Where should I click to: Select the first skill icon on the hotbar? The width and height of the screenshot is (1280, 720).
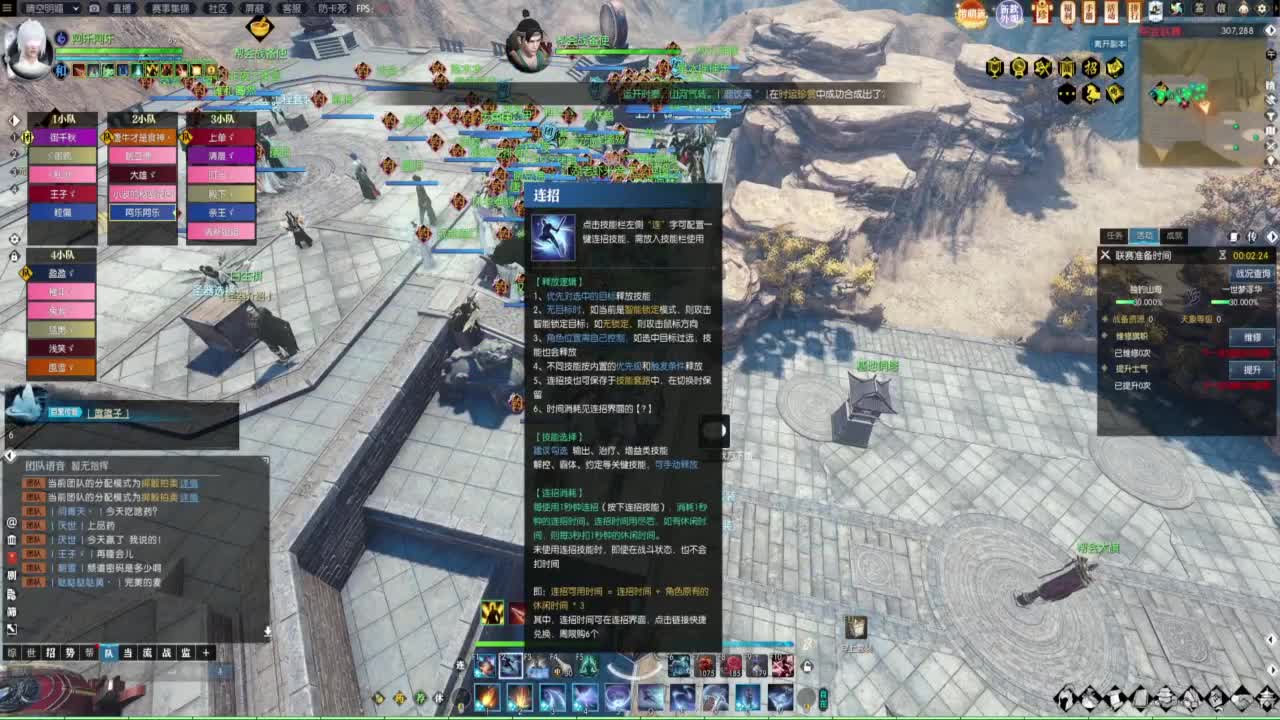tap(485, 667)
